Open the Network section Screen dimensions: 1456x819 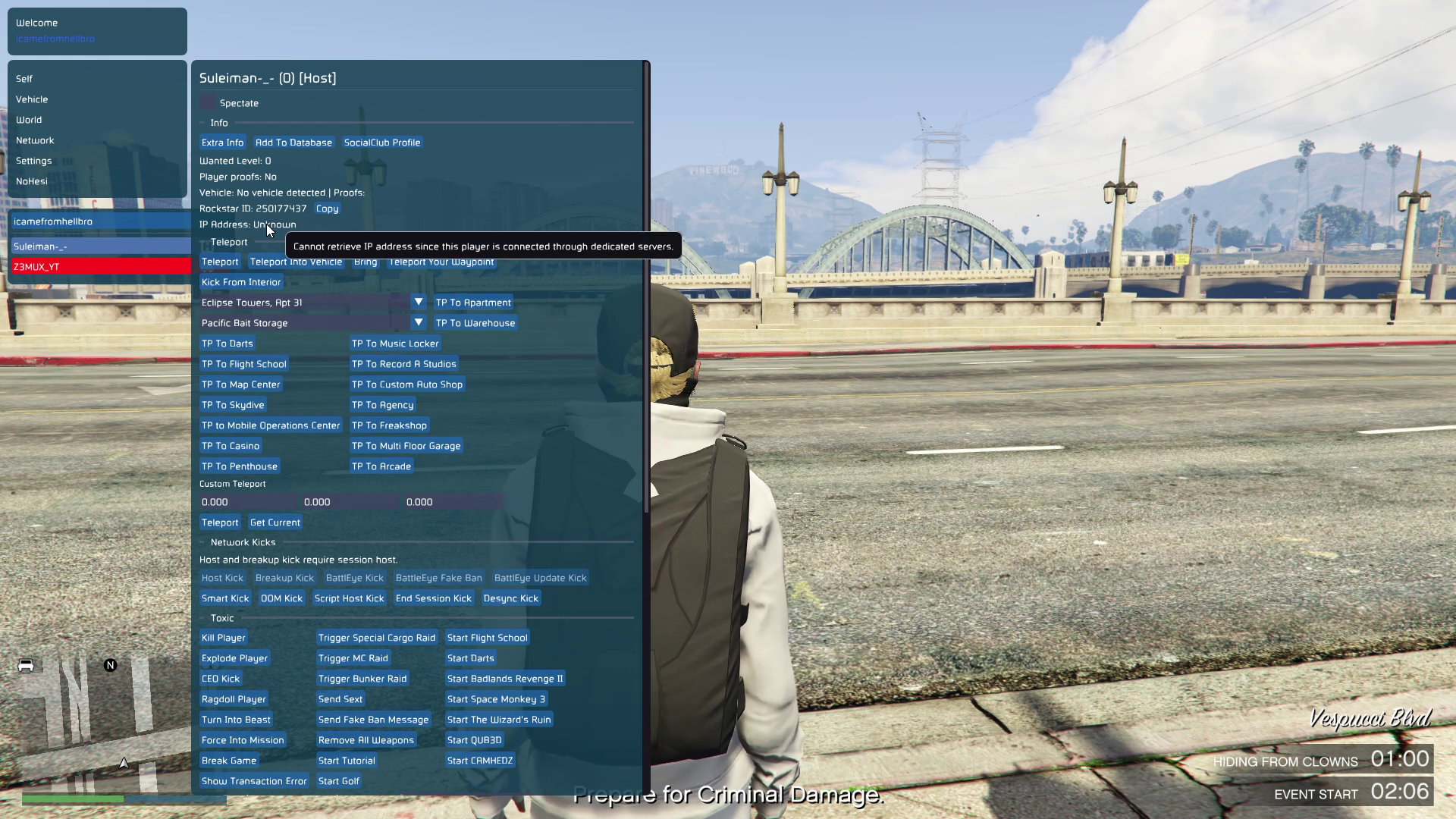pos(35,140)
